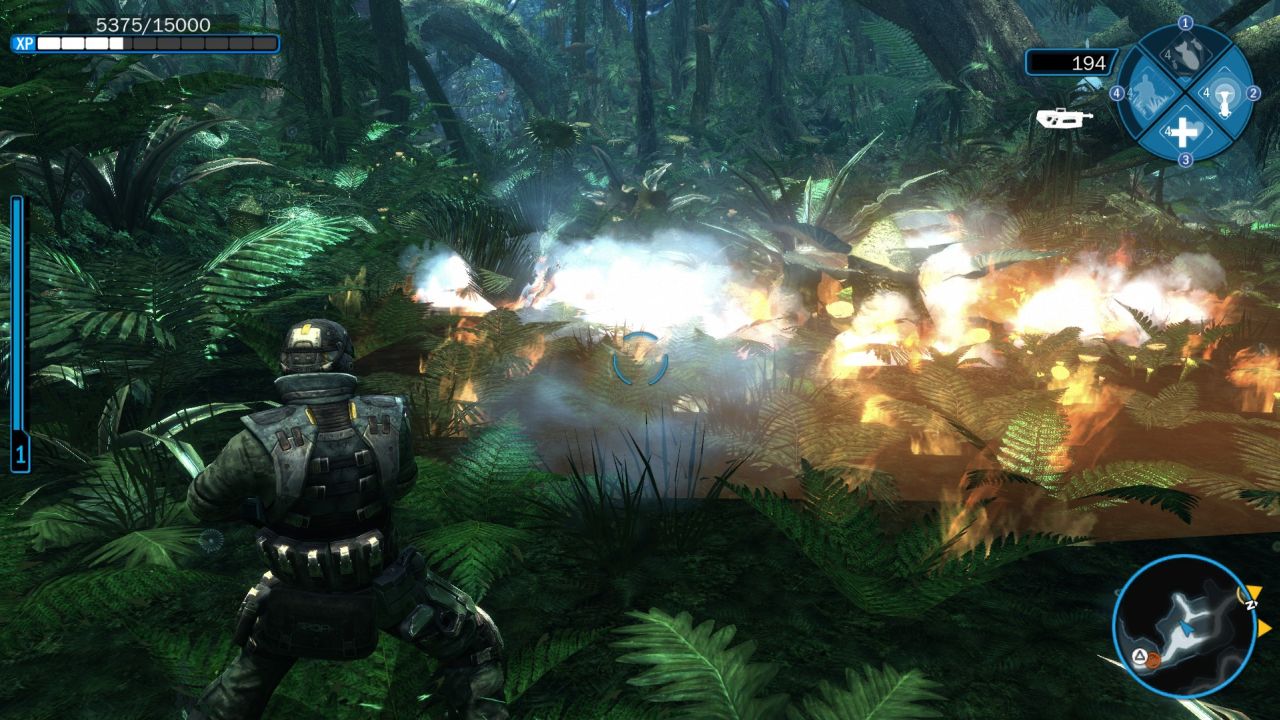
Task: Click the equipped rifle weapon icon
Action: click(x=1064, y=117)
